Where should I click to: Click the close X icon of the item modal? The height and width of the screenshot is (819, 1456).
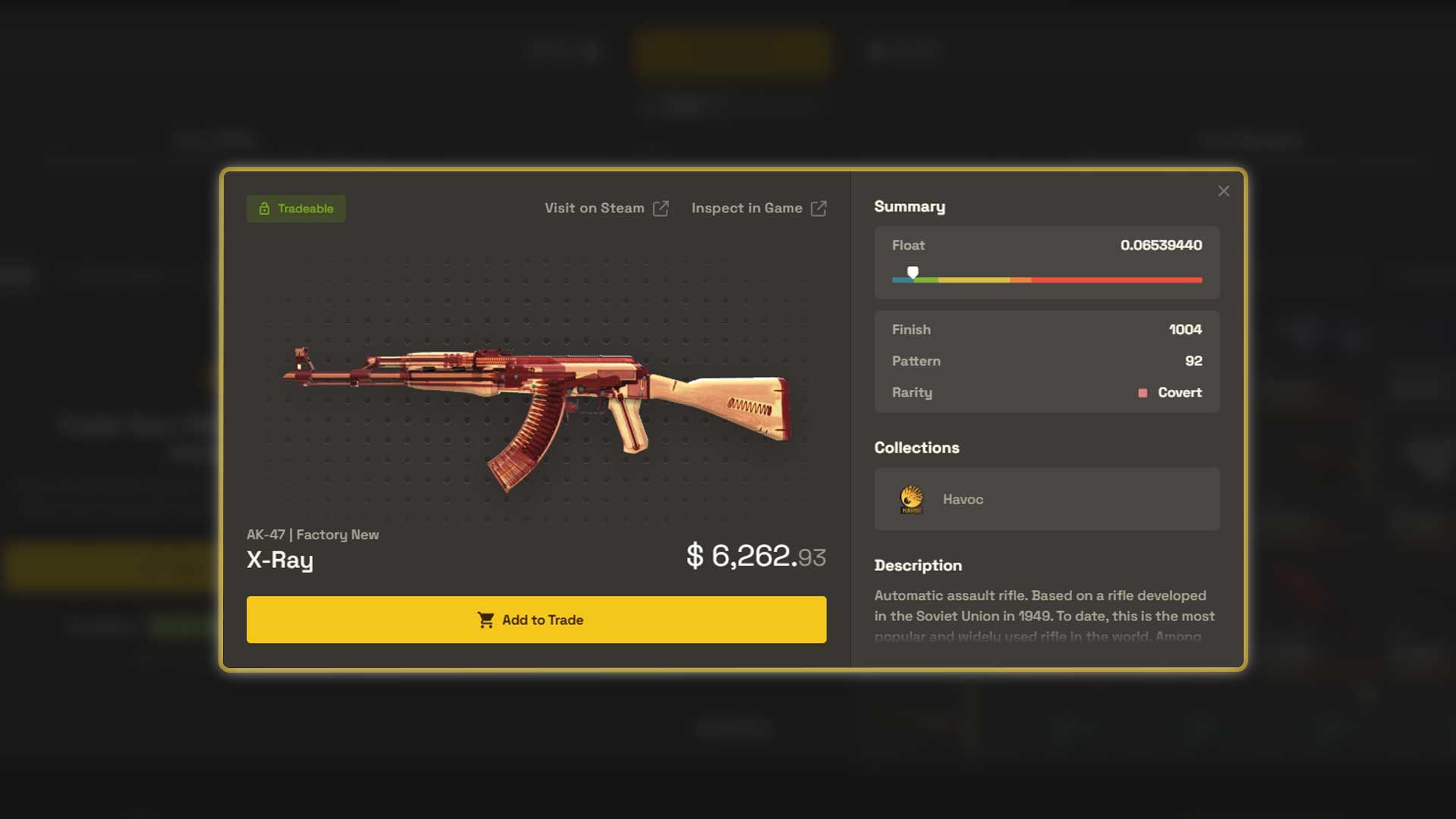point(1223,191)
